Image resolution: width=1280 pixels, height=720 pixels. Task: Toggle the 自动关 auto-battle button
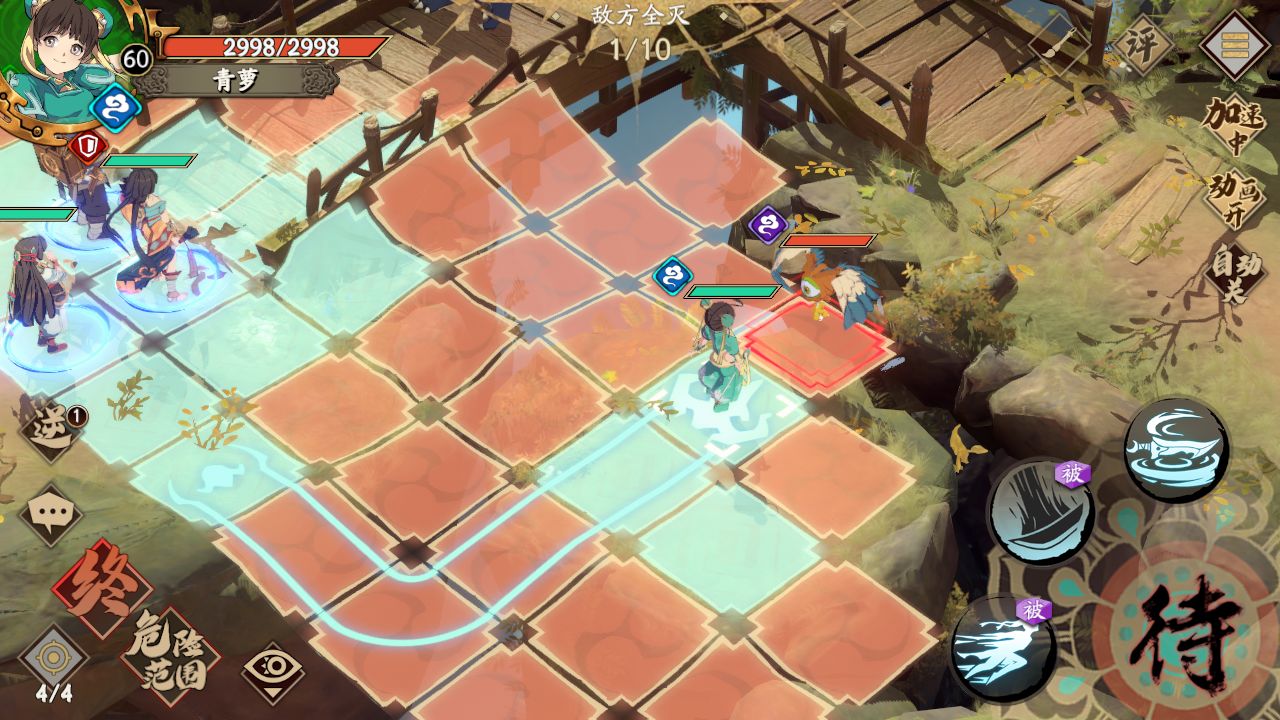[x=1233, y=272]
